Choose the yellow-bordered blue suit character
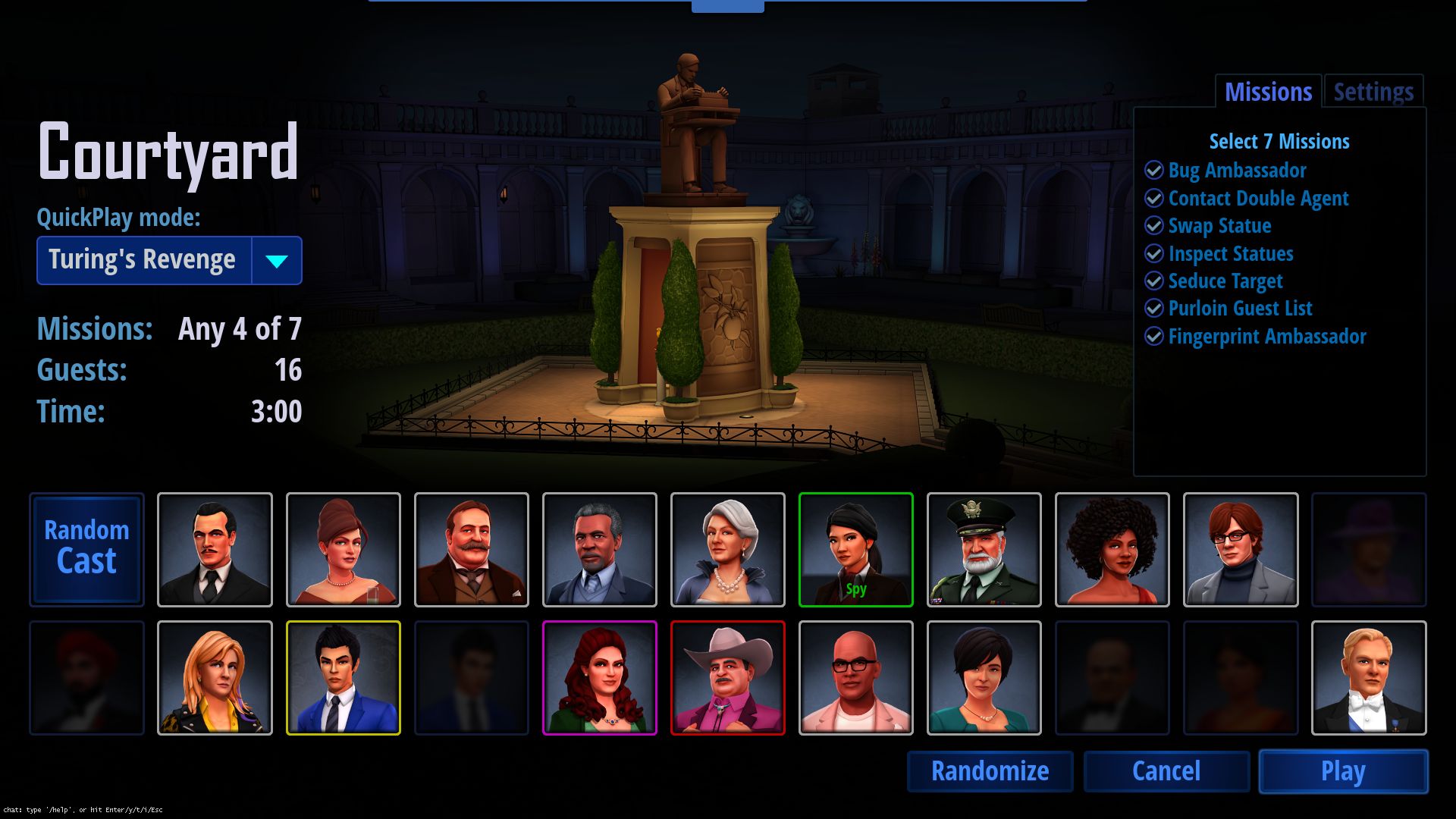The height and width of the screenshot is (819, 1456). [343, 677]
